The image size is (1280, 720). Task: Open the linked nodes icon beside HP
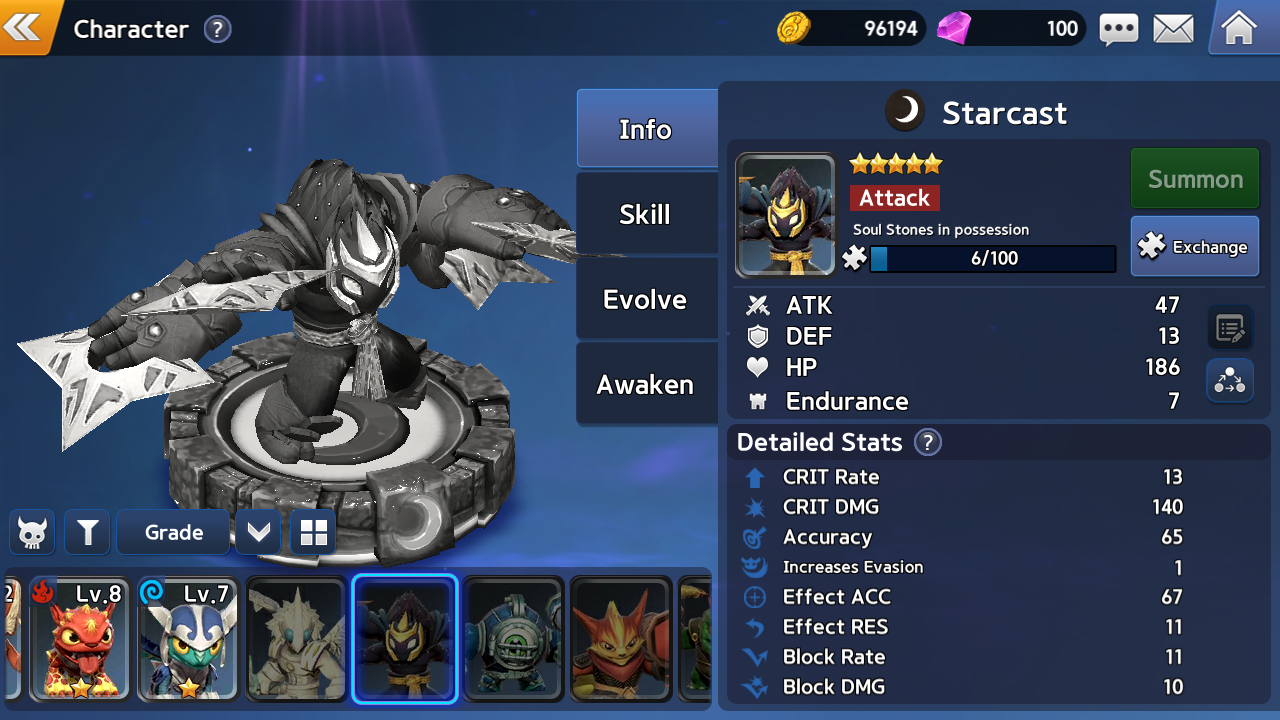point(1229,381)
